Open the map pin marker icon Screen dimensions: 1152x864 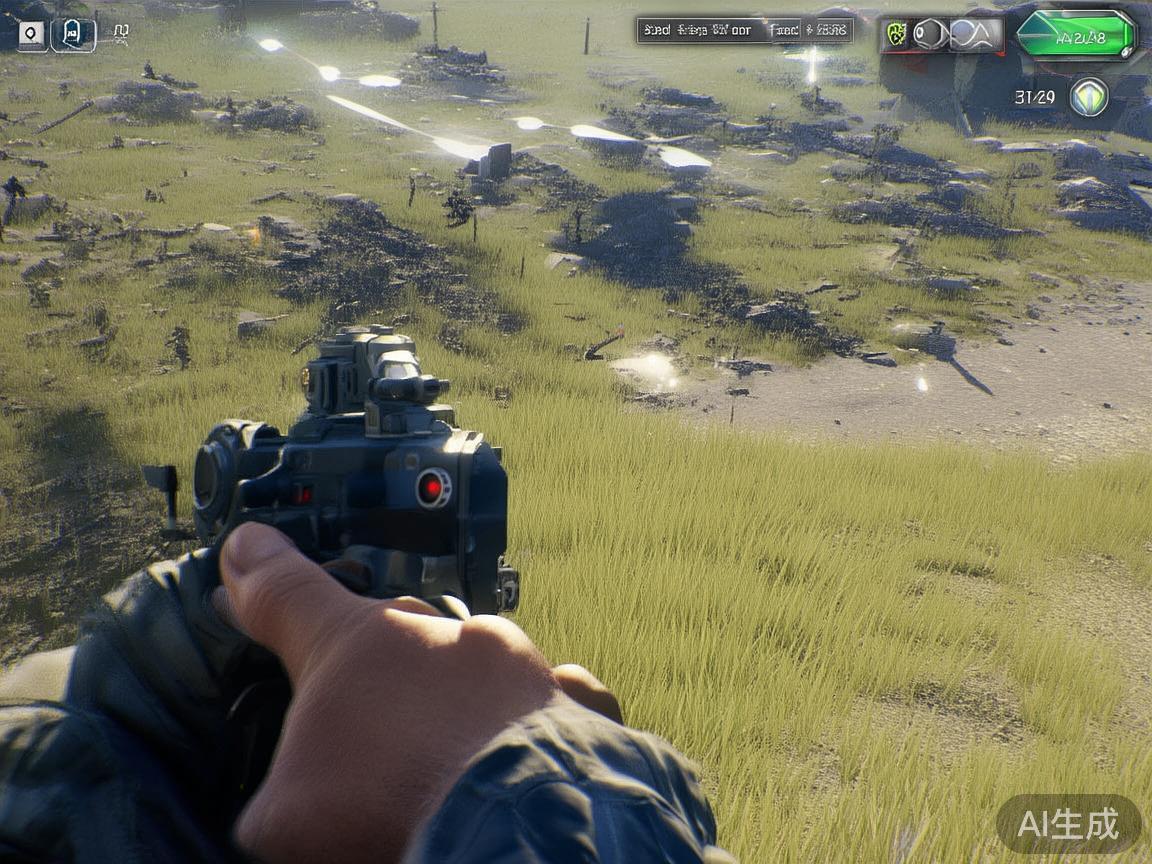(32, 35)
